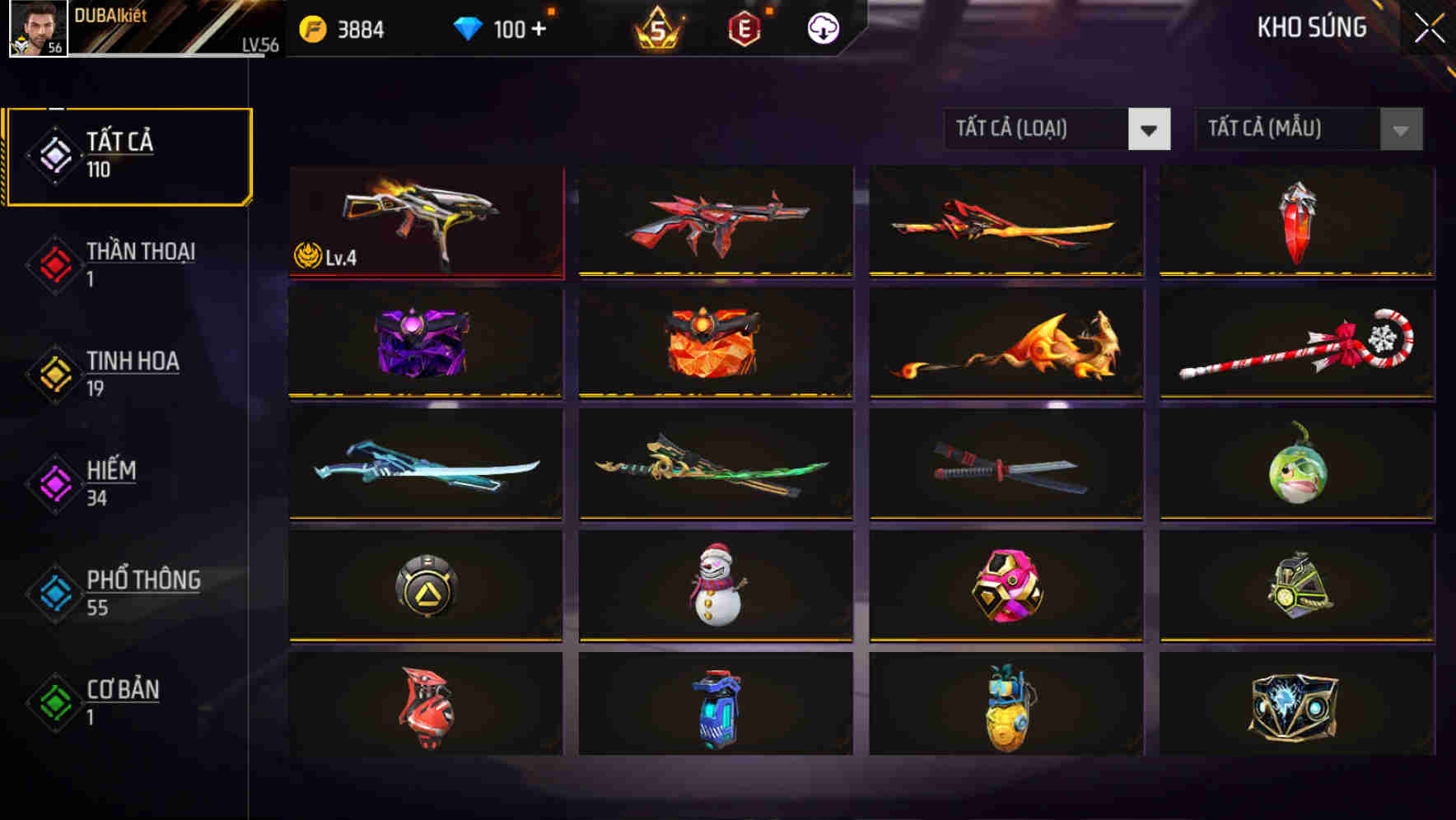Screen dimensions: 1456x820
Task: Open the cloud download icon
Action: tap(824, 27)
